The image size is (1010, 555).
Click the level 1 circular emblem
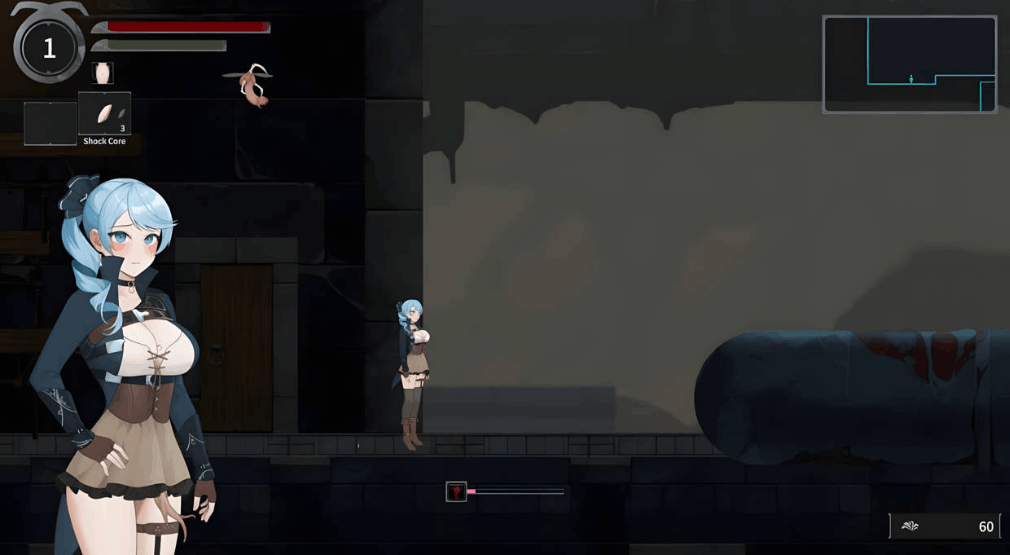[x=48, y=48]
